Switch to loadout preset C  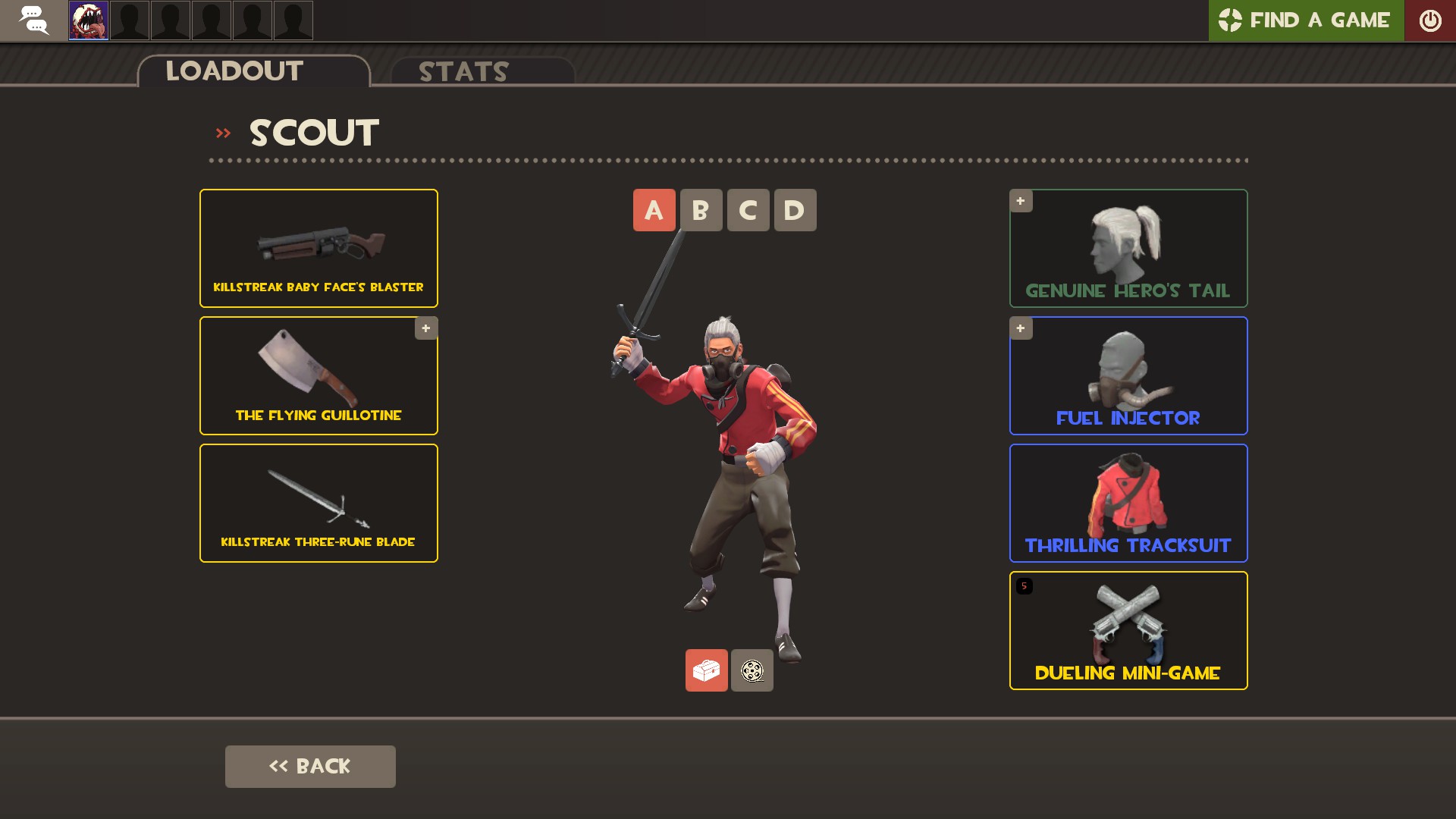(748, 210)
